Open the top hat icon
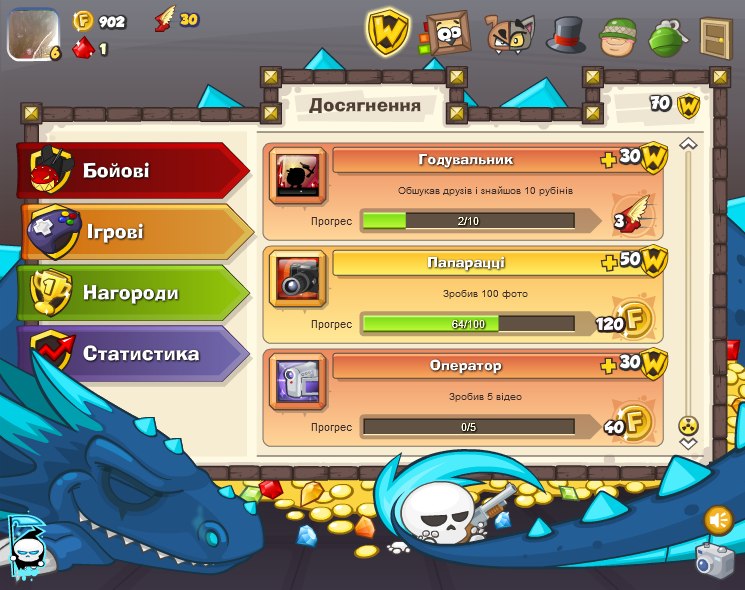The width and height of the screenshot is (745, 590). click(565, 35)
